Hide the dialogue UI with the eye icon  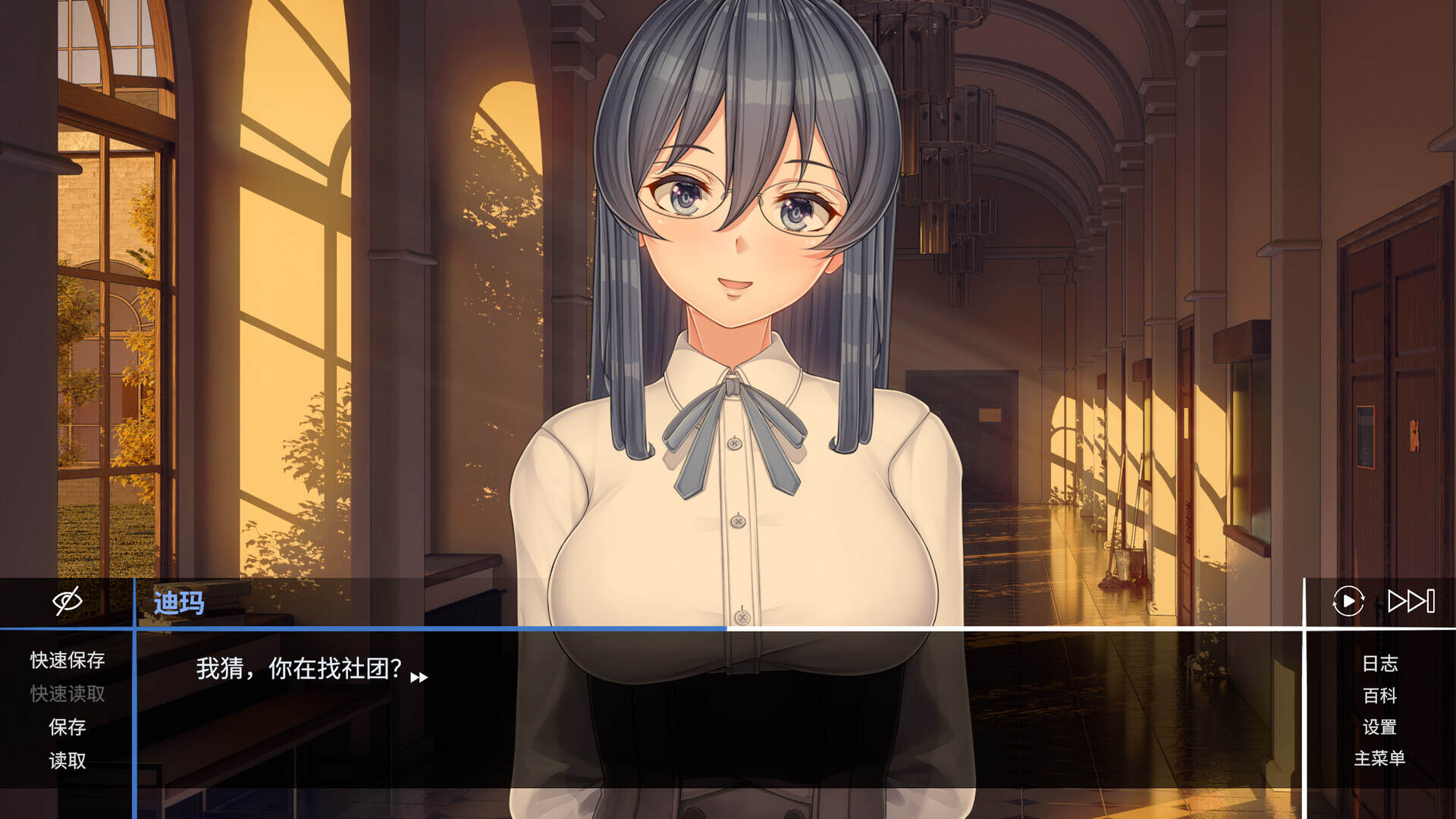[67, 601]
